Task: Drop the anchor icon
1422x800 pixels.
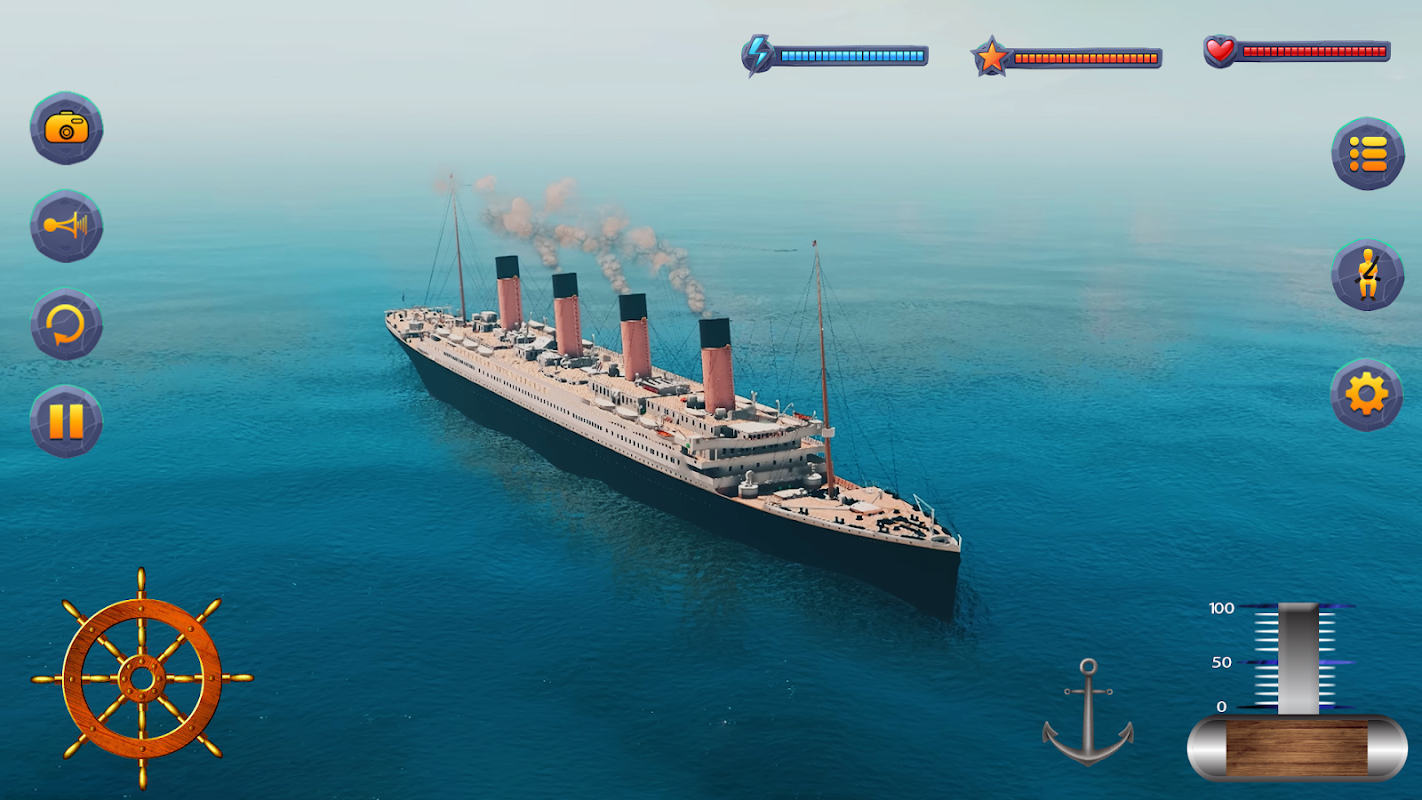Action: point(1088,713)
